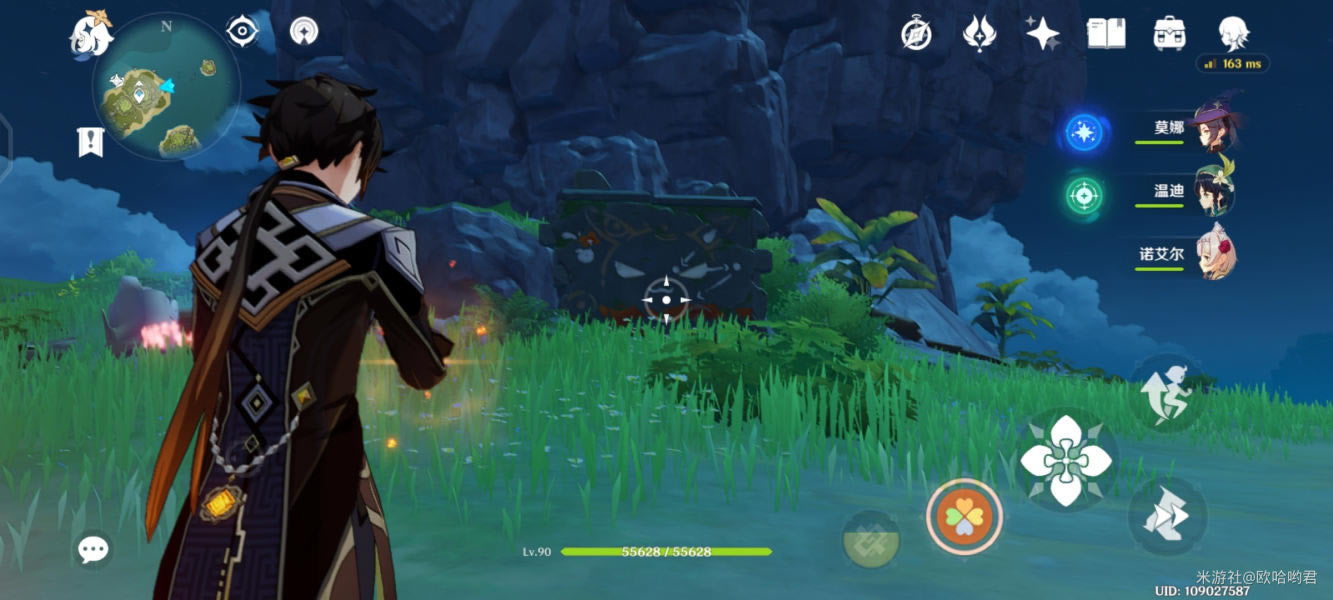Open the events flame-wings icon
Screen dimensions: 1333x600
pyautogui.click(x=978, y=34)
